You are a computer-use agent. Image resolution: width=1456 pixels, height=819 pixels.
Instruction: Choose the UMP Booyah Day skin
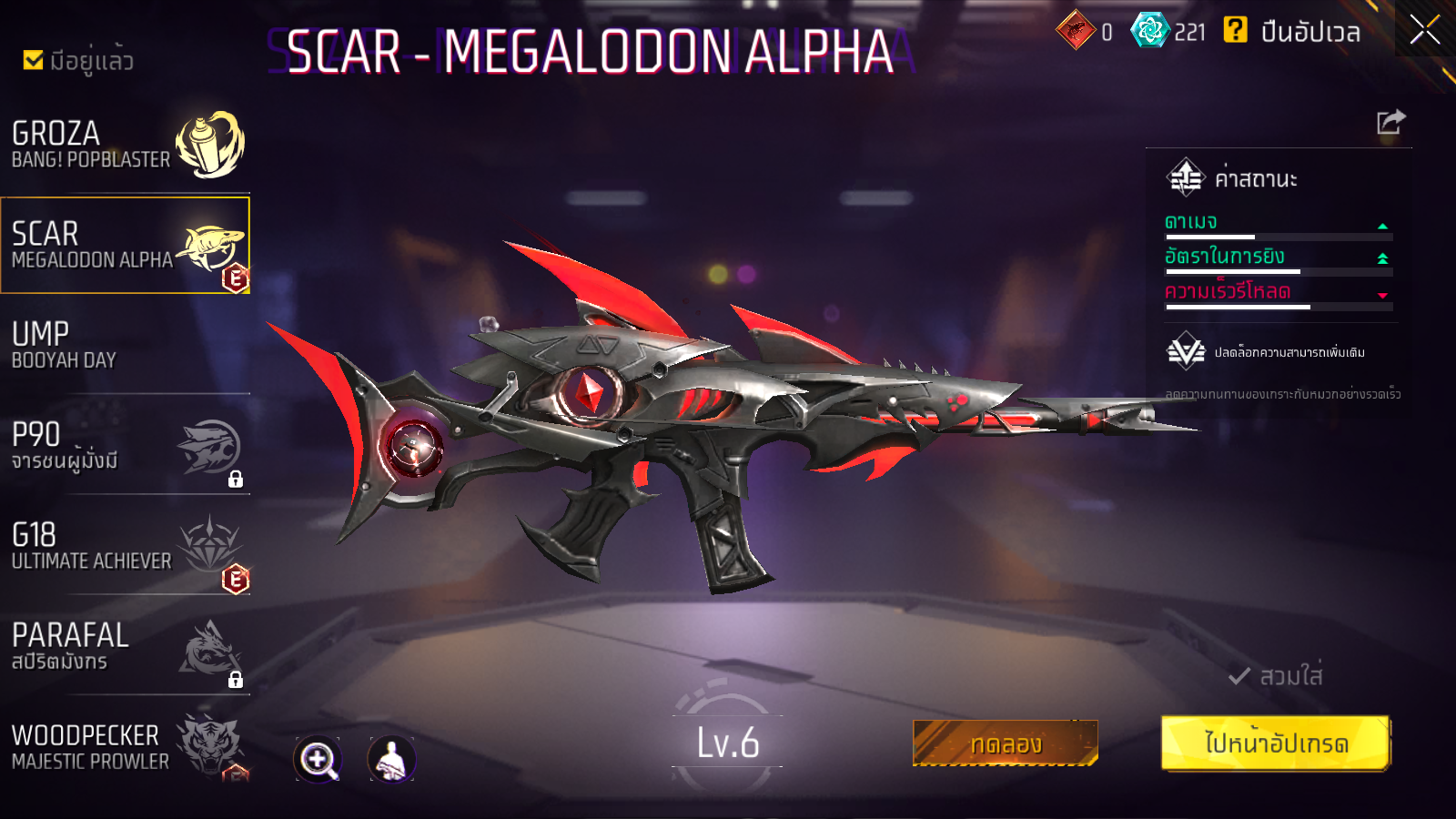tap(126, 346)
